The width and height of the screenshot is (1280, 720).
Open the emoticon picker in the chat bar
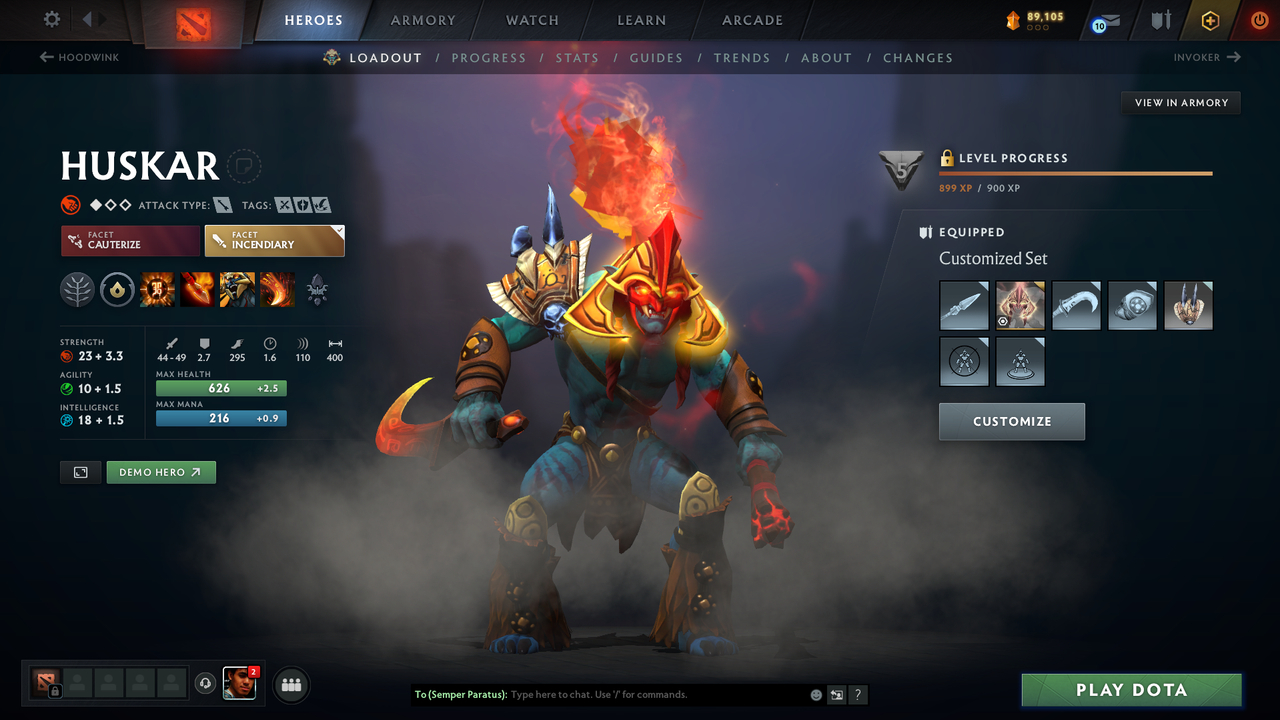[815, 694]
